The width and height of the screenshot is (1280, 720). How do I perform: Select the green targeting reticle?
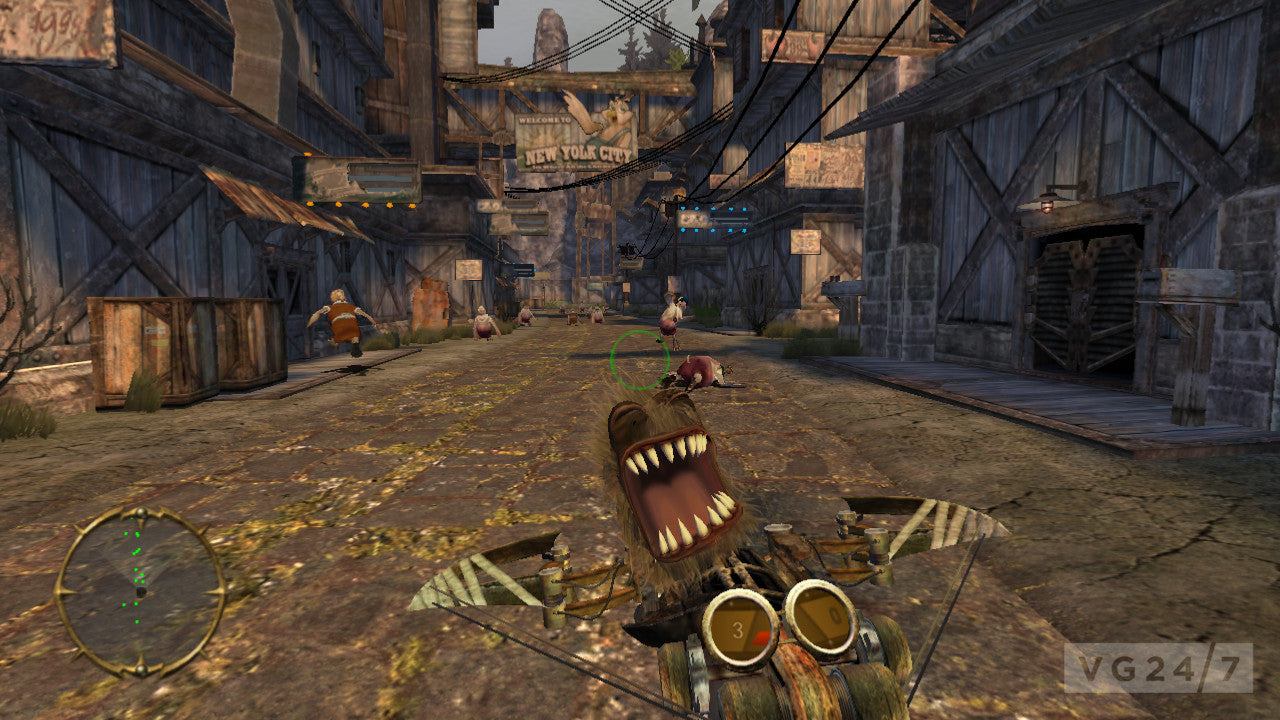click(638, 362)
